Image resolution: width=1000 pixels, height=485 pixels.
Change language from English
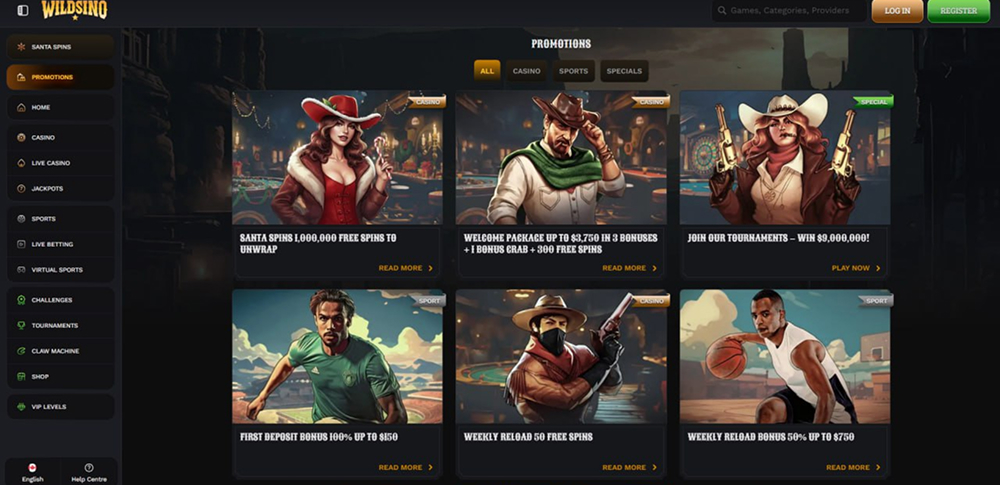click(32, 472)
